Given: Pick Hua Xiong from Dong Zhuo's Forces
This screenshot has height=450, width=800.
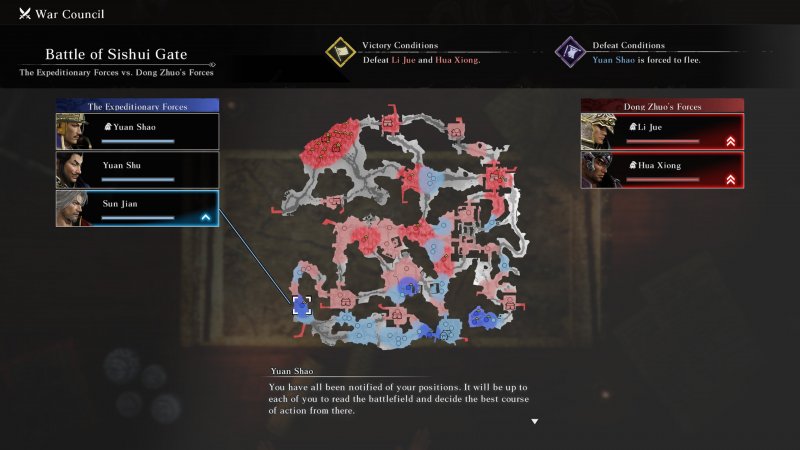Looking at the screenshot, I should [x=662, y=169].
